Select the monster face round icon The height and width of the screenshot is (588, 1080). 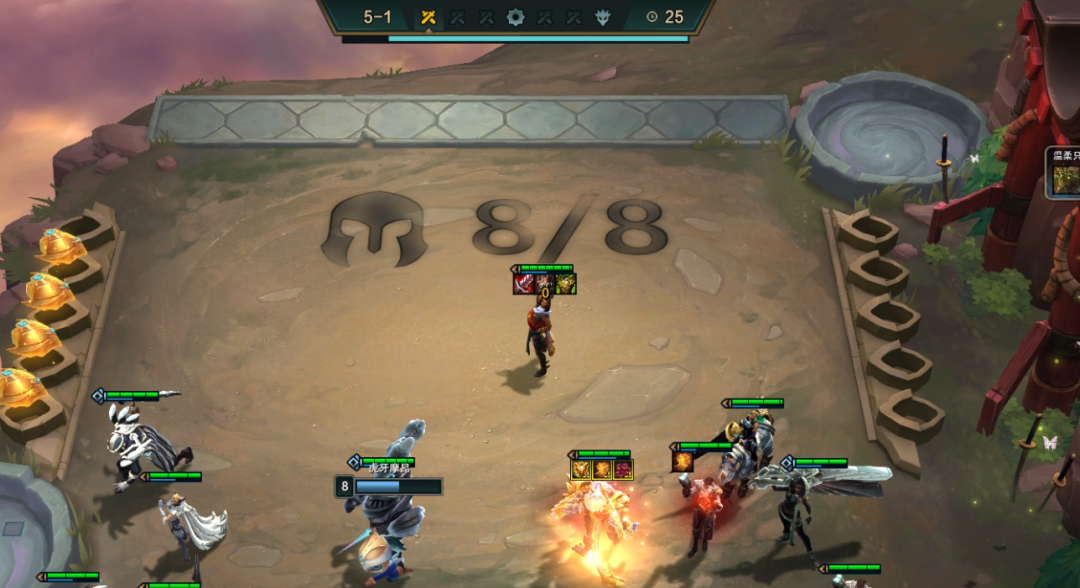pos(603,17)
